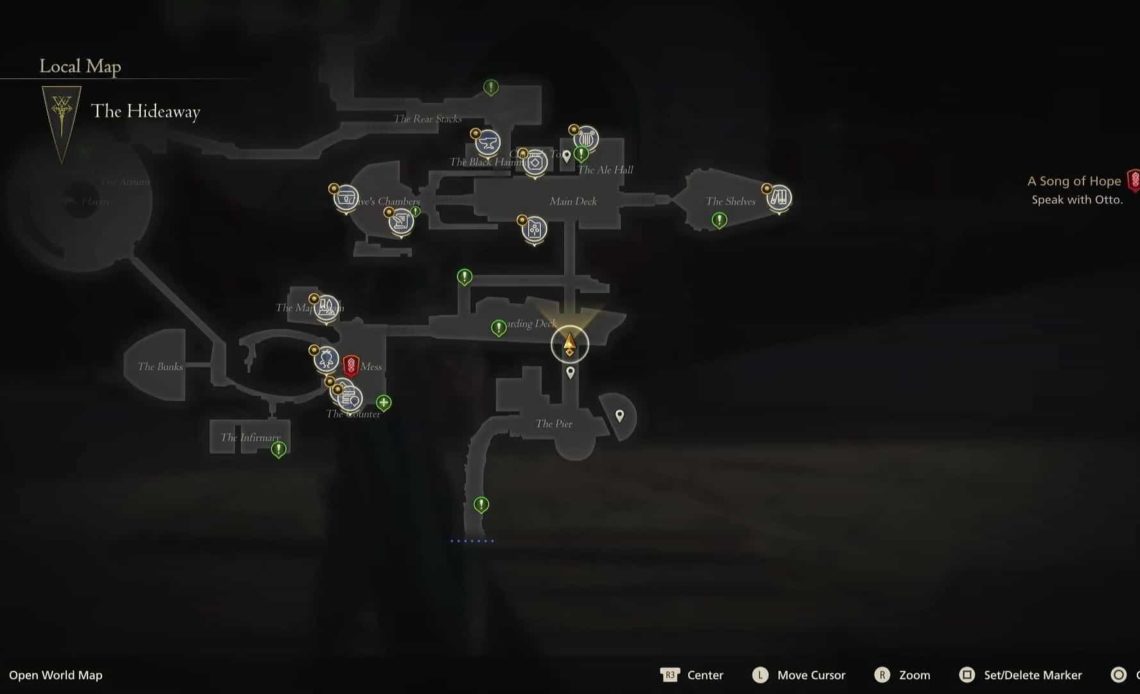Select the A Song of Hope quest tracker
The height and width of the screenshot is (694, 1140).
point(1075,182)
